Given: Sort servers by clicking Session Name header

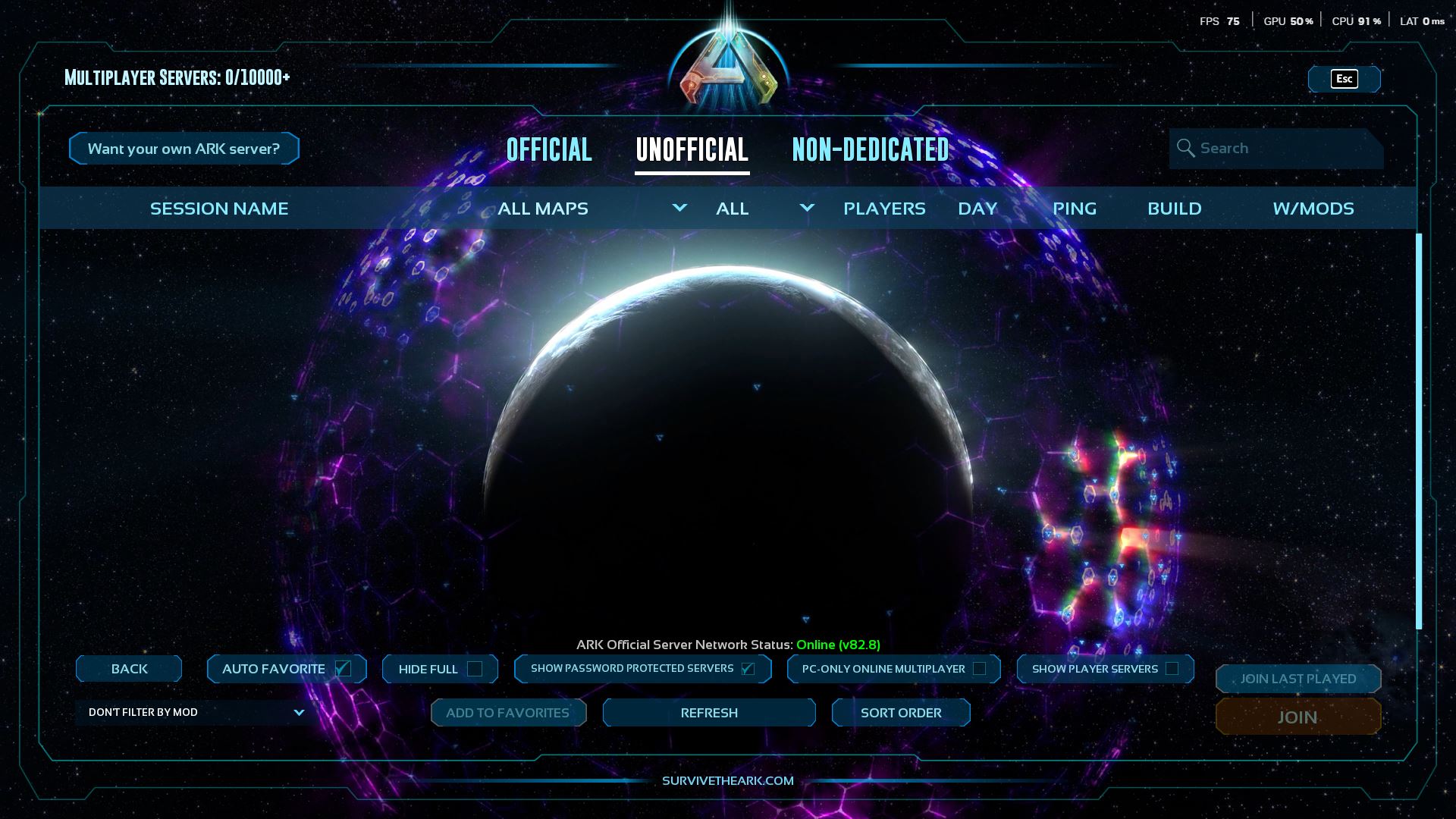Looking at the screenshot, I should click(x=218, y=208).
